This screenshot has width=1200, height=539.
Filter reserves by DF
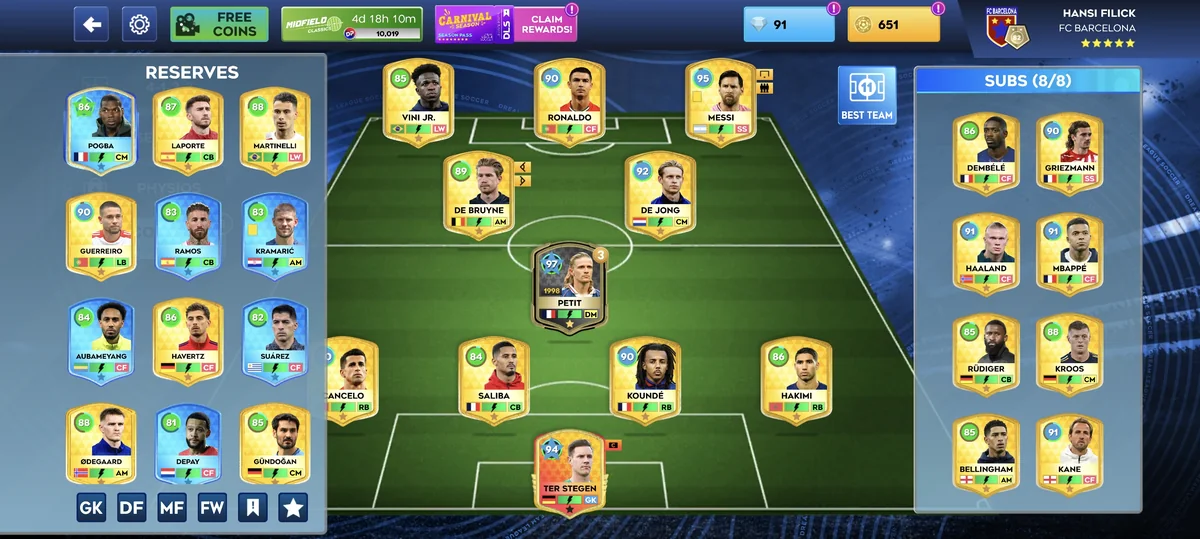pos(132,508)
